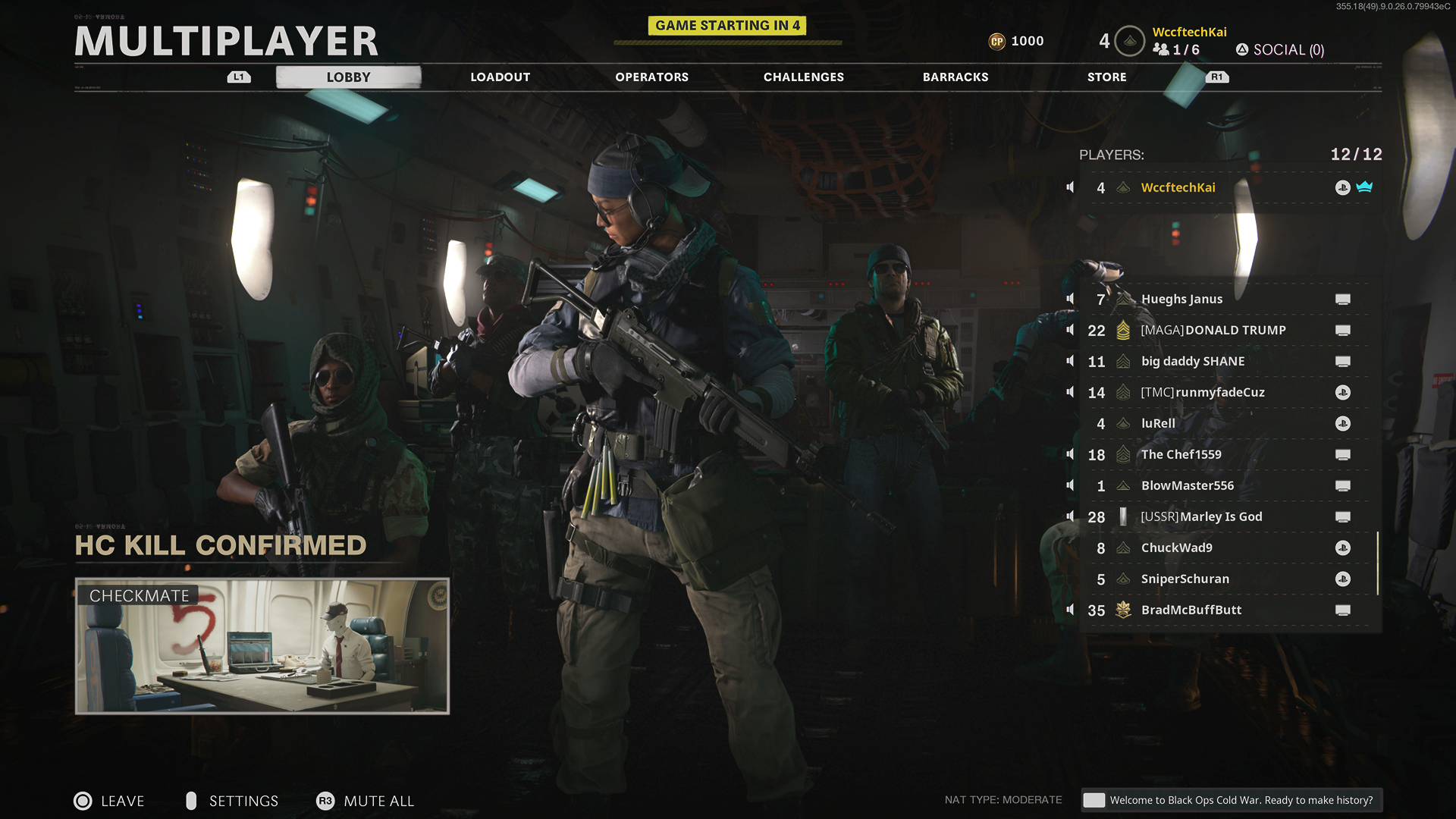This screenshot has height=819, width=1456.
Task: Switch to the Loadout tab
Action: tap(500, 77)
